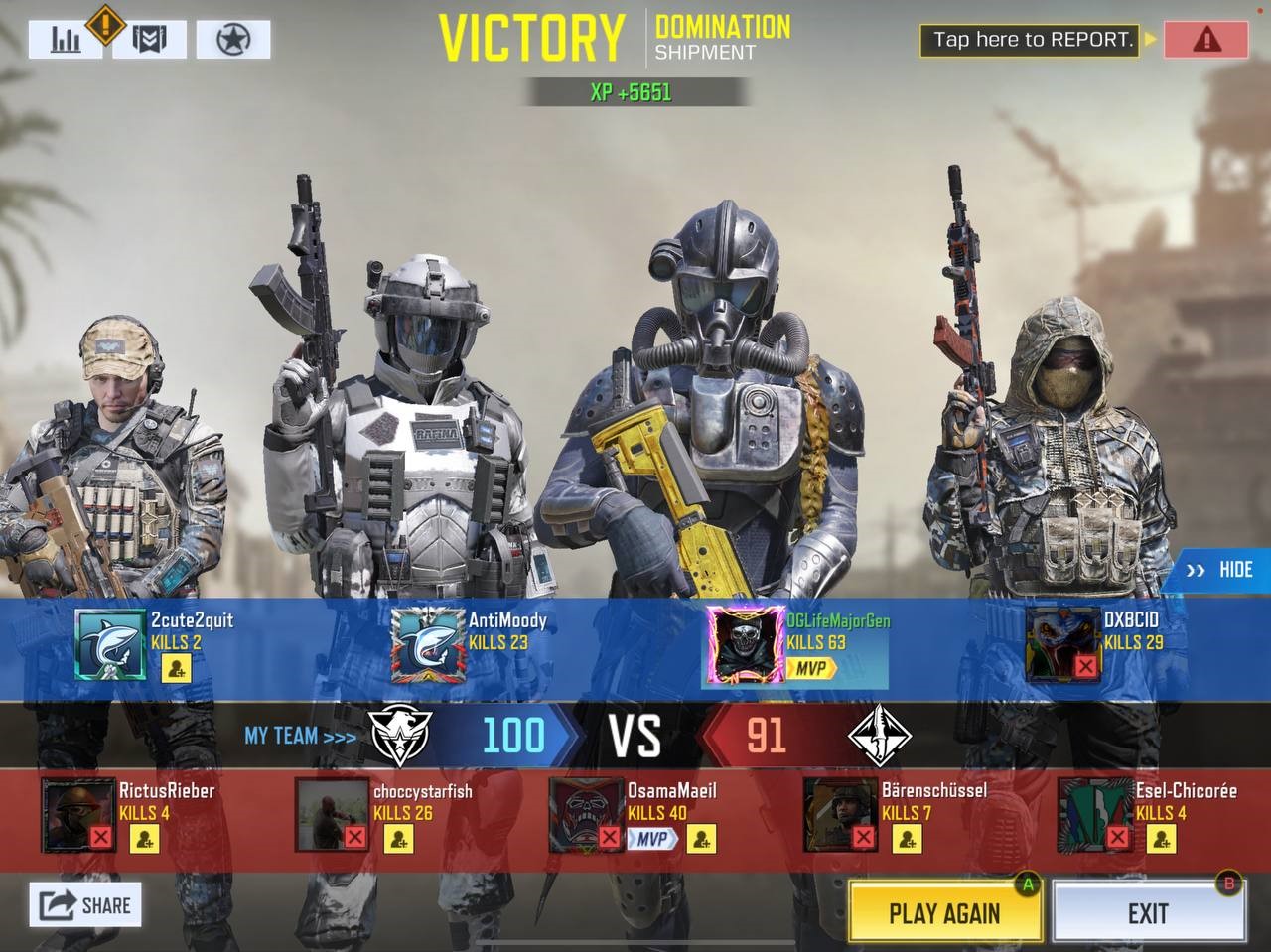This screenshot has width=1271, height=952.
Task: Select choccystarfish's profile picture
Action: 332,815
